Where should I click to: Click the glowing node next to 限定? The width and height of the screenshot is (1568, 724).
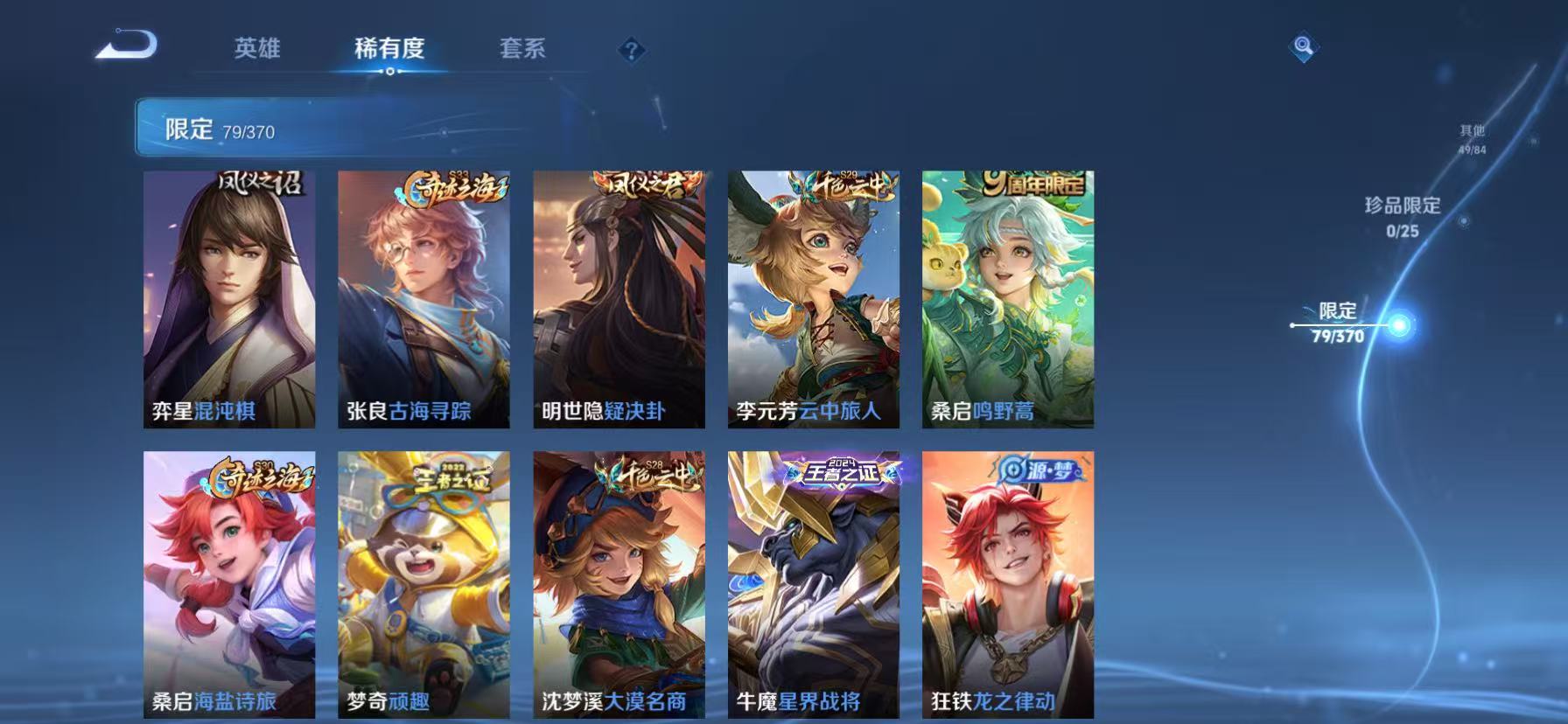(x=1401, y=324)
